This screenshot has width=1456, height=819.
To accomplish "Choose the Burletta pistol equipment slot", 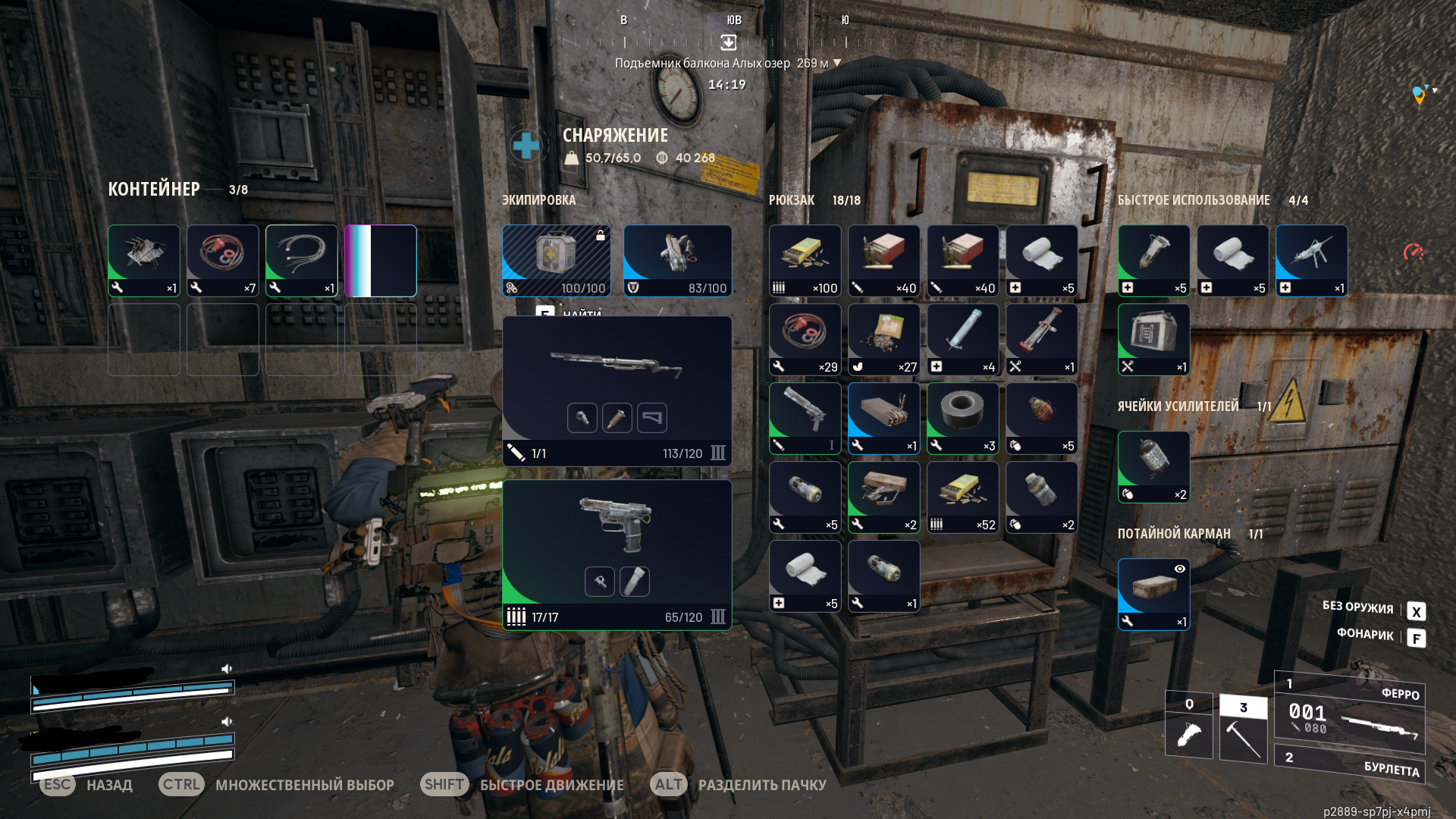I will click(x=617, y=554).
